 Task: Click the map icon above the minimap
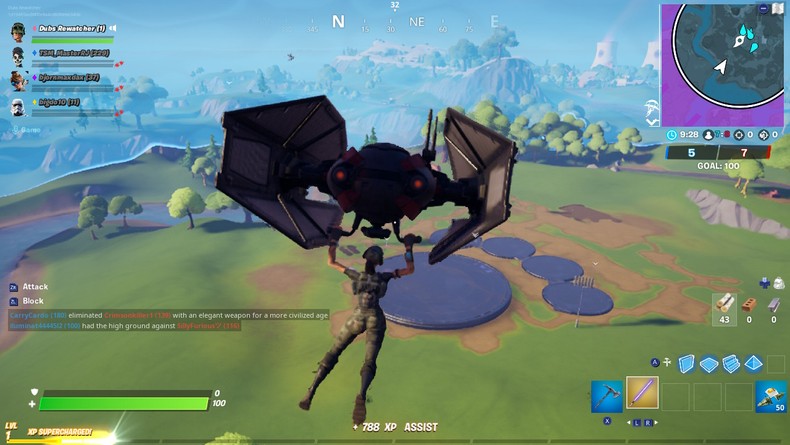pos(778,8)
